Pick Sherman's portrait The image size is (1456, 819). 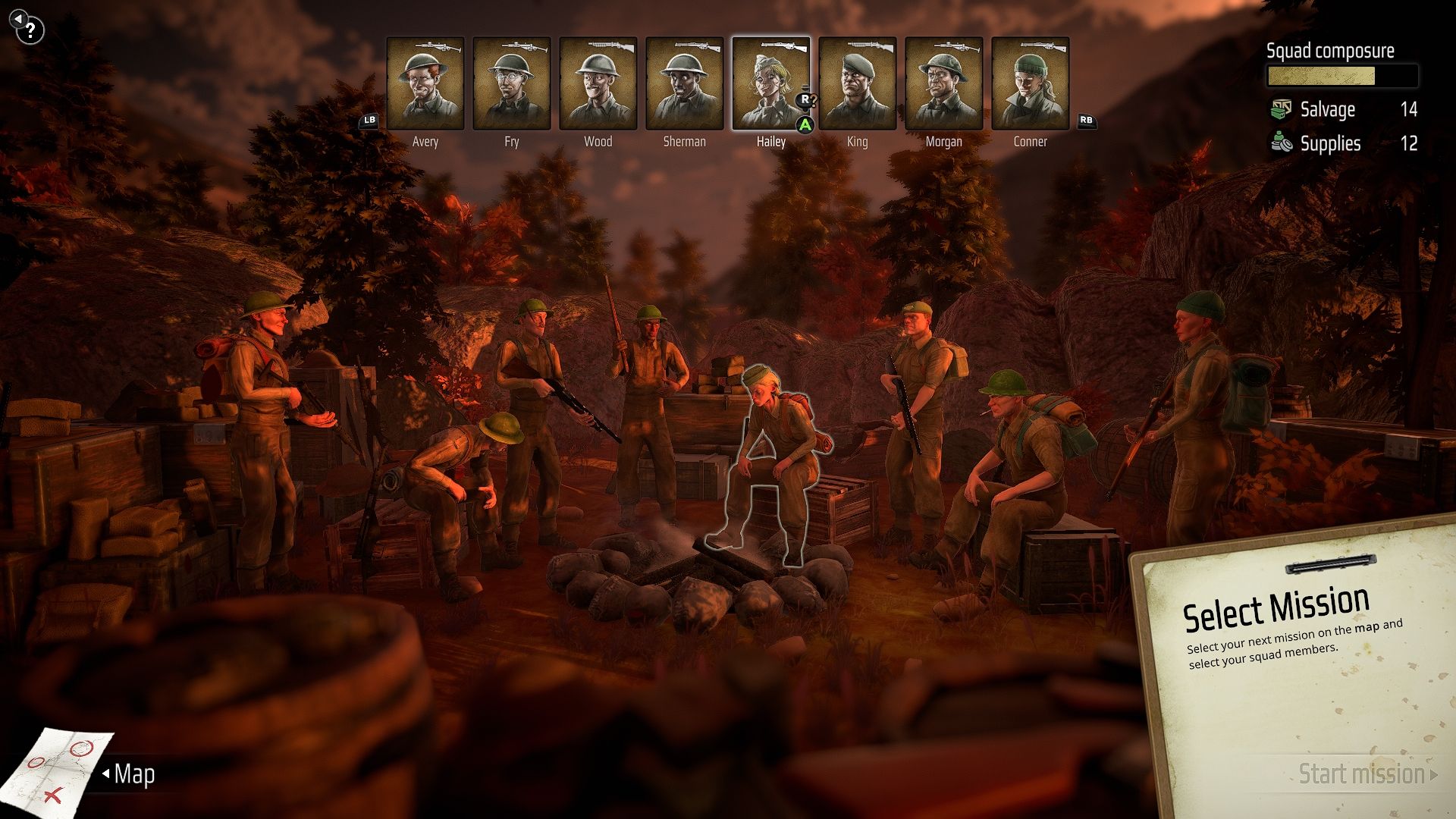pos(685,83)
